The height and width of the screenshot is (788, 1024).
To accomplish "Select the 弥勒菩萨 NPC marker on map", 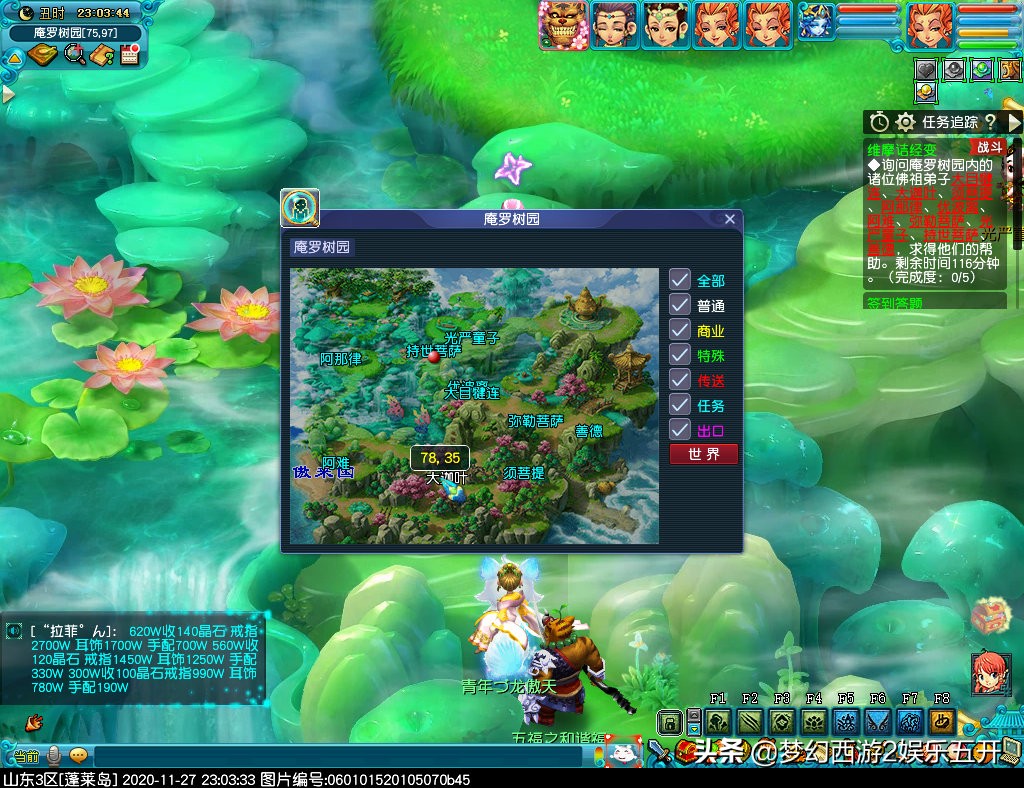I will coord(536,421).
